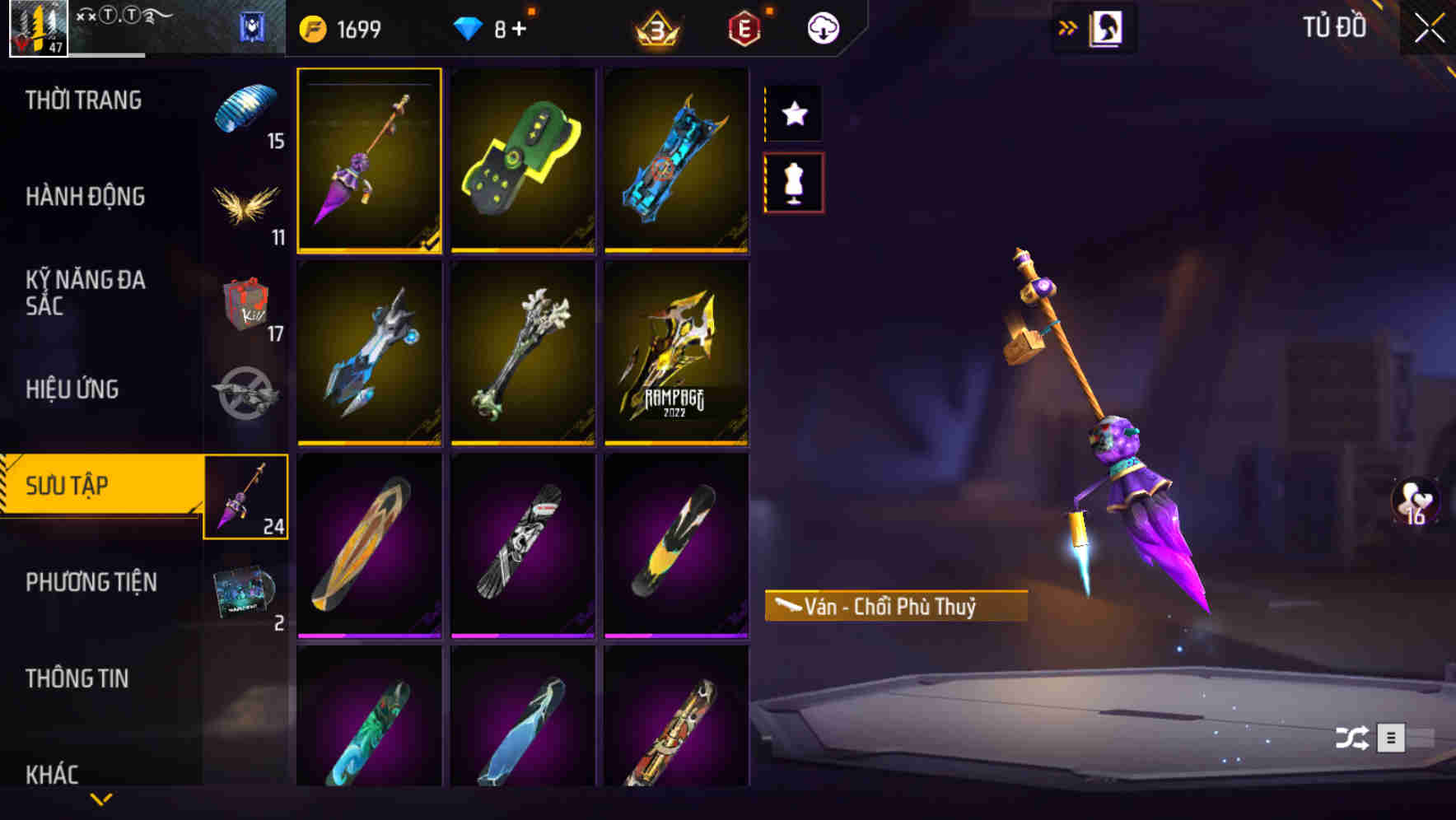Toggle the favorites star filter

click(793, 113)
